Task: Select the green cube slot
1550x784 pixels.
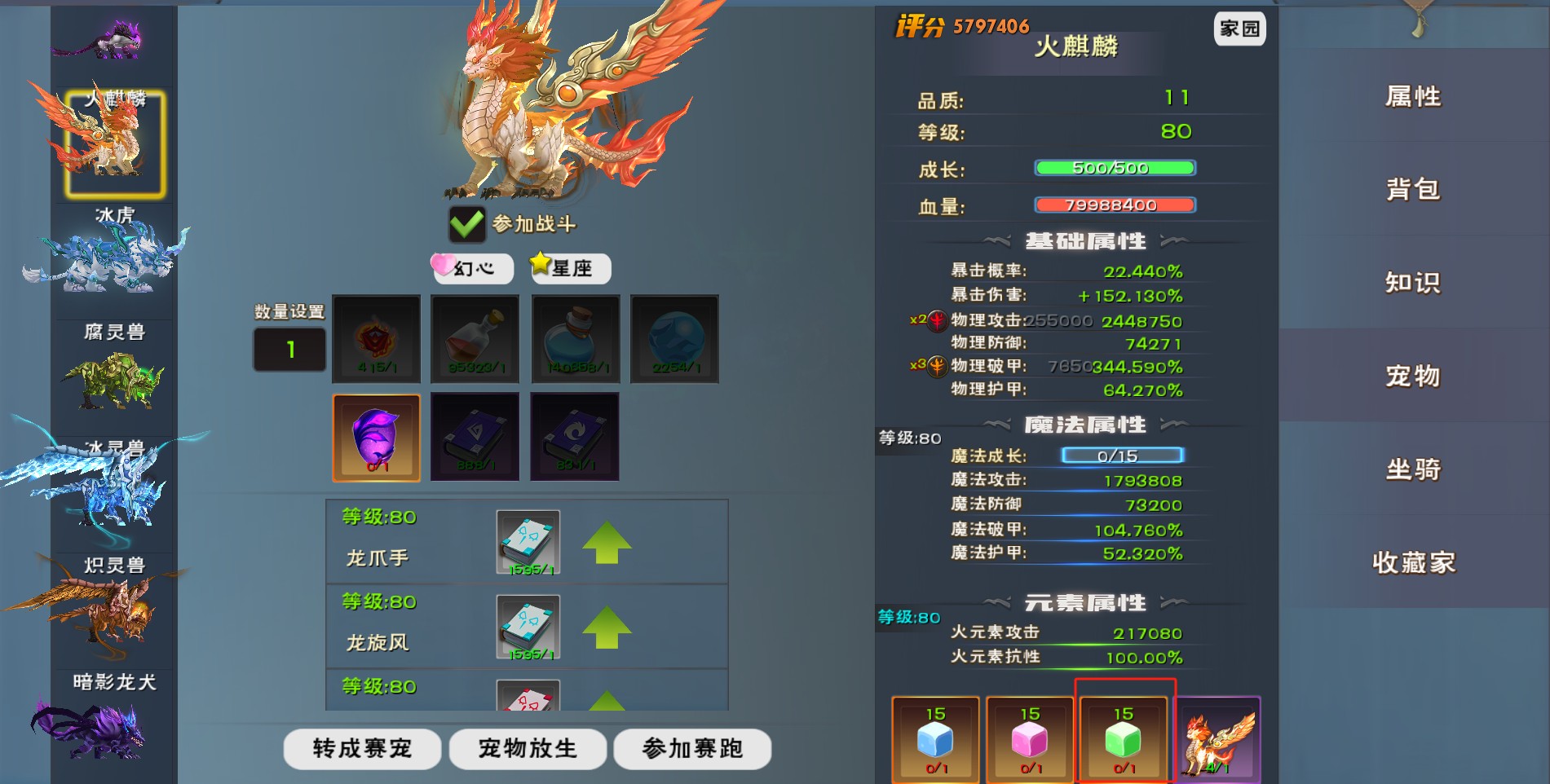Action: point(1124,739)
